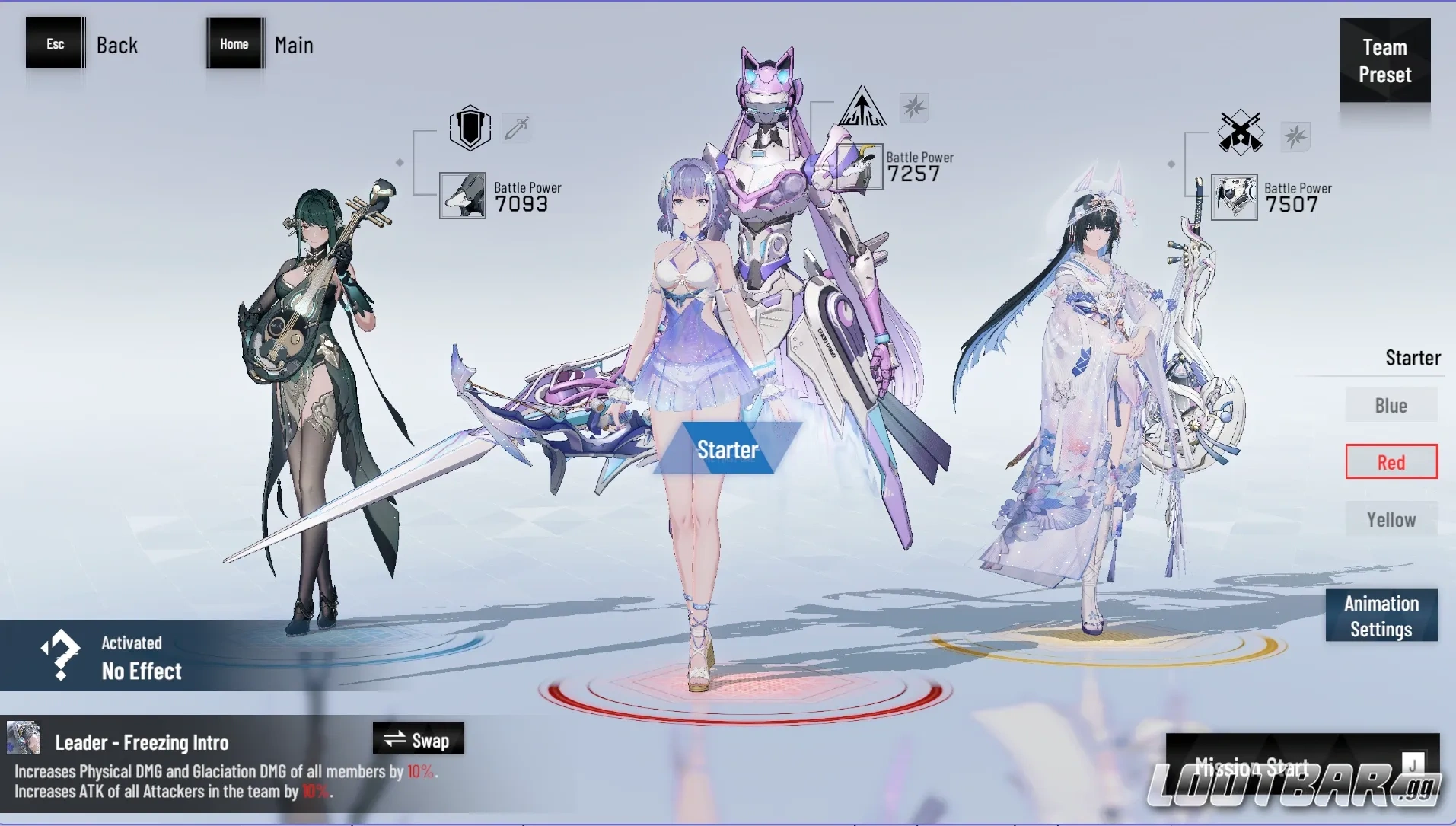Go Back using the Esc option
Screen dimensions: 1456x826
(x=54, y=43)
